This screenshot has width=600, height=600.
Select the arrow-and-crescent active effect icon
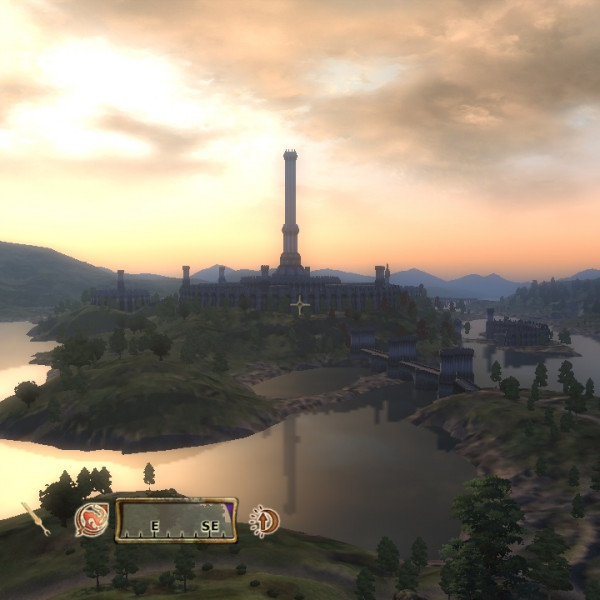coord(264,520)
